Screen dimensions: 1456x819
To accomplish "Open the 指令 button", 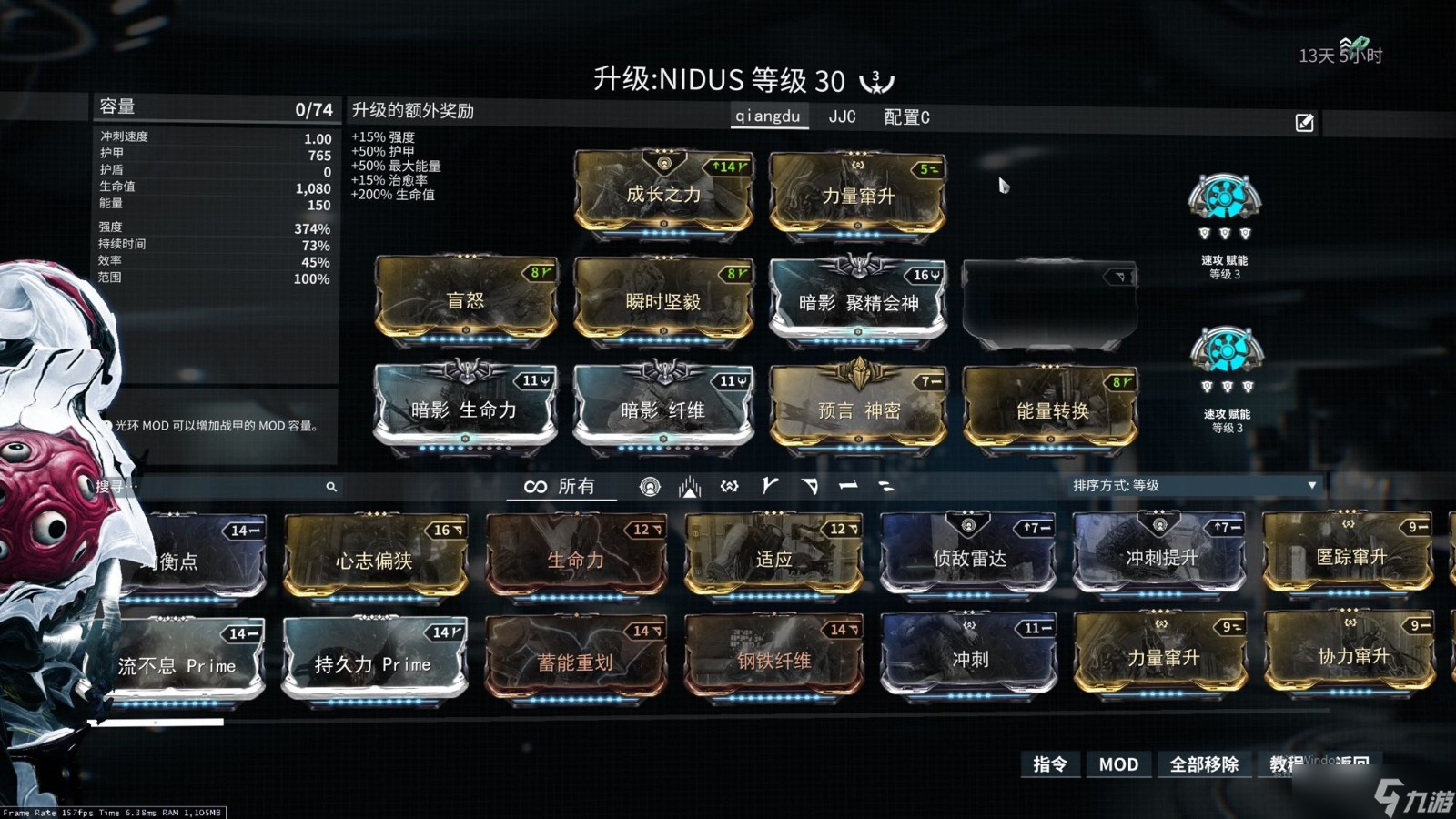I will (x=1049, y=764).
